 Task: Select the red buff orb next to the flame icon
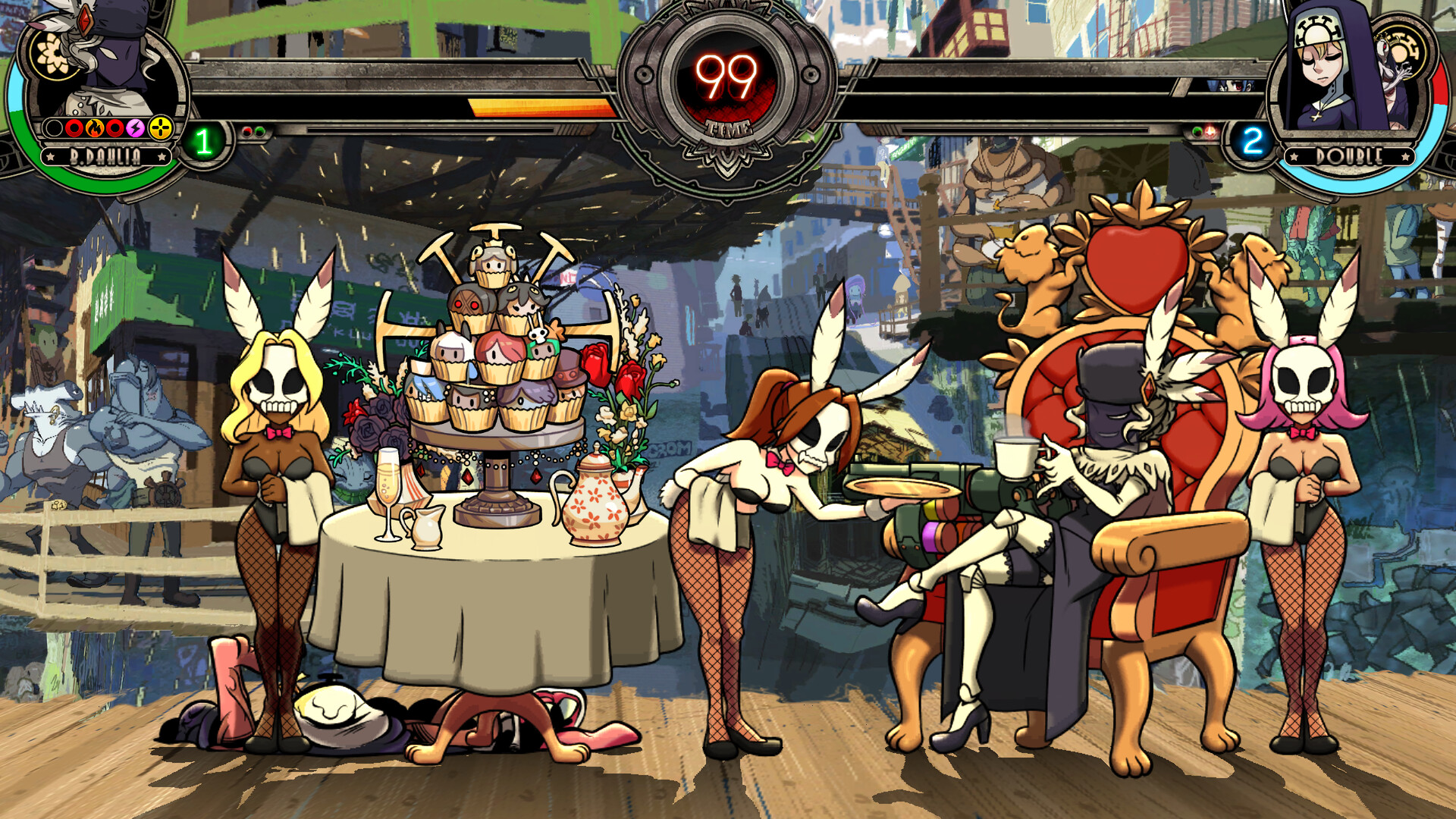(74, 128)
